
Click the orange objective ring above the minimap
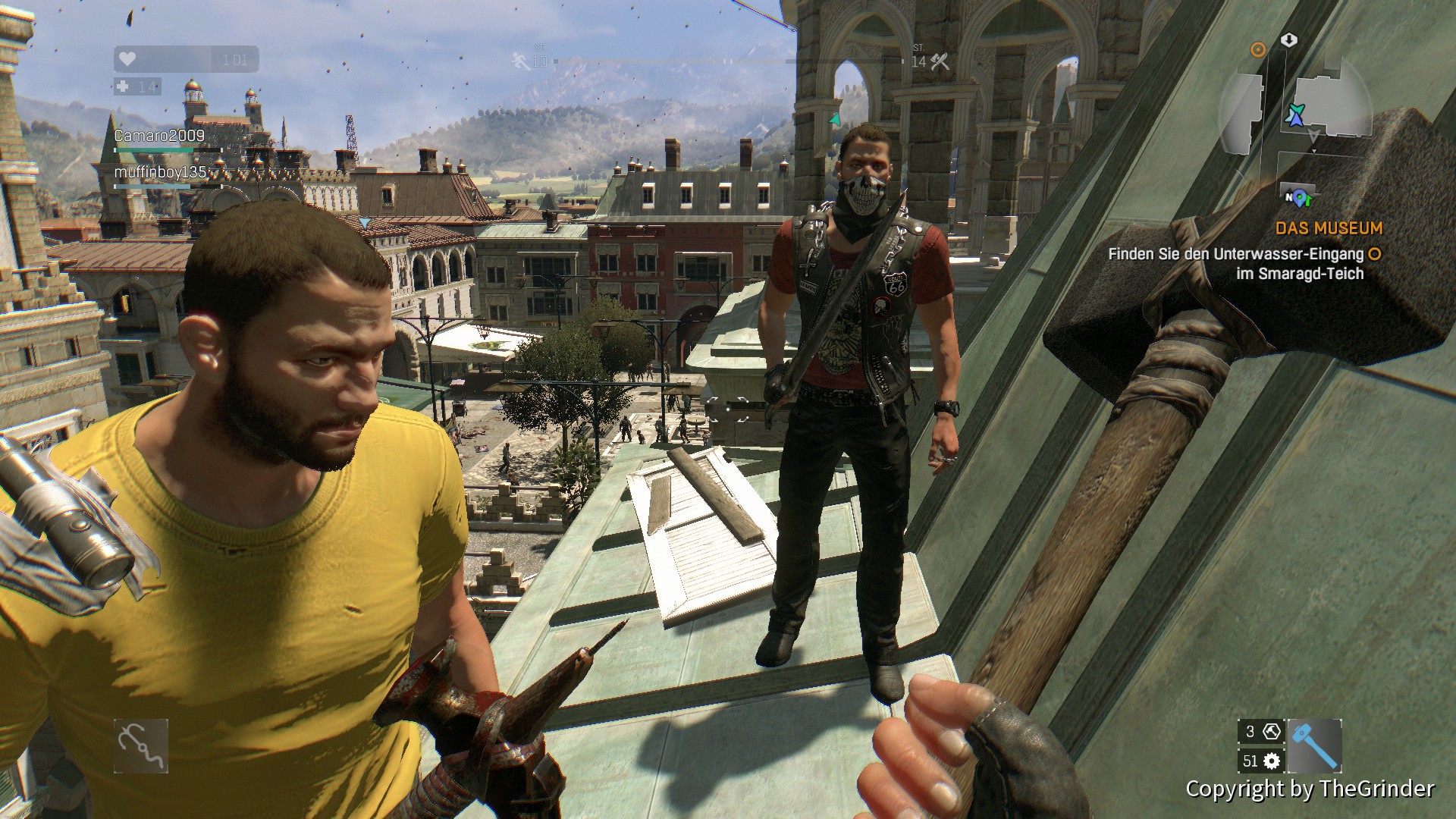pyautogui.click(x=1258, y=50)
